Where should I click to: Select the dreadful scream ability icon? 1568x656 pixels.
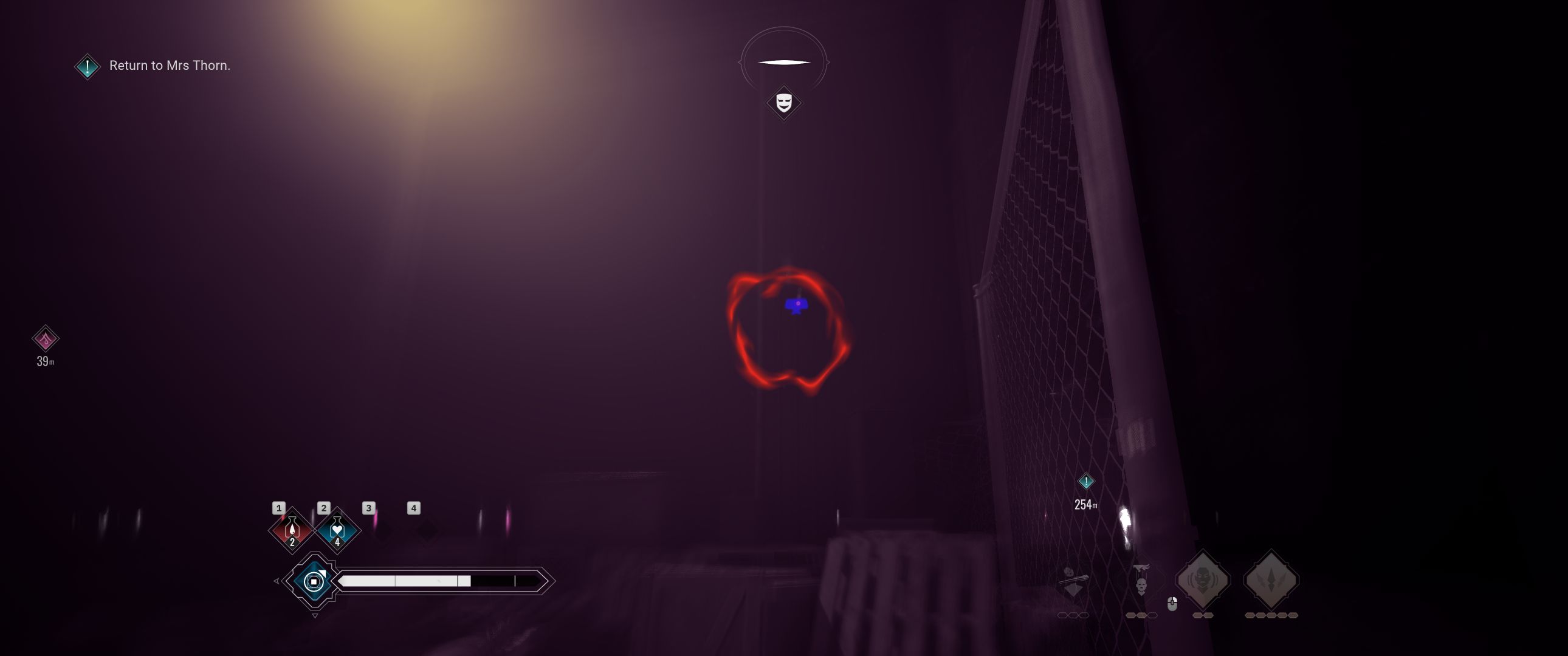1203,578
